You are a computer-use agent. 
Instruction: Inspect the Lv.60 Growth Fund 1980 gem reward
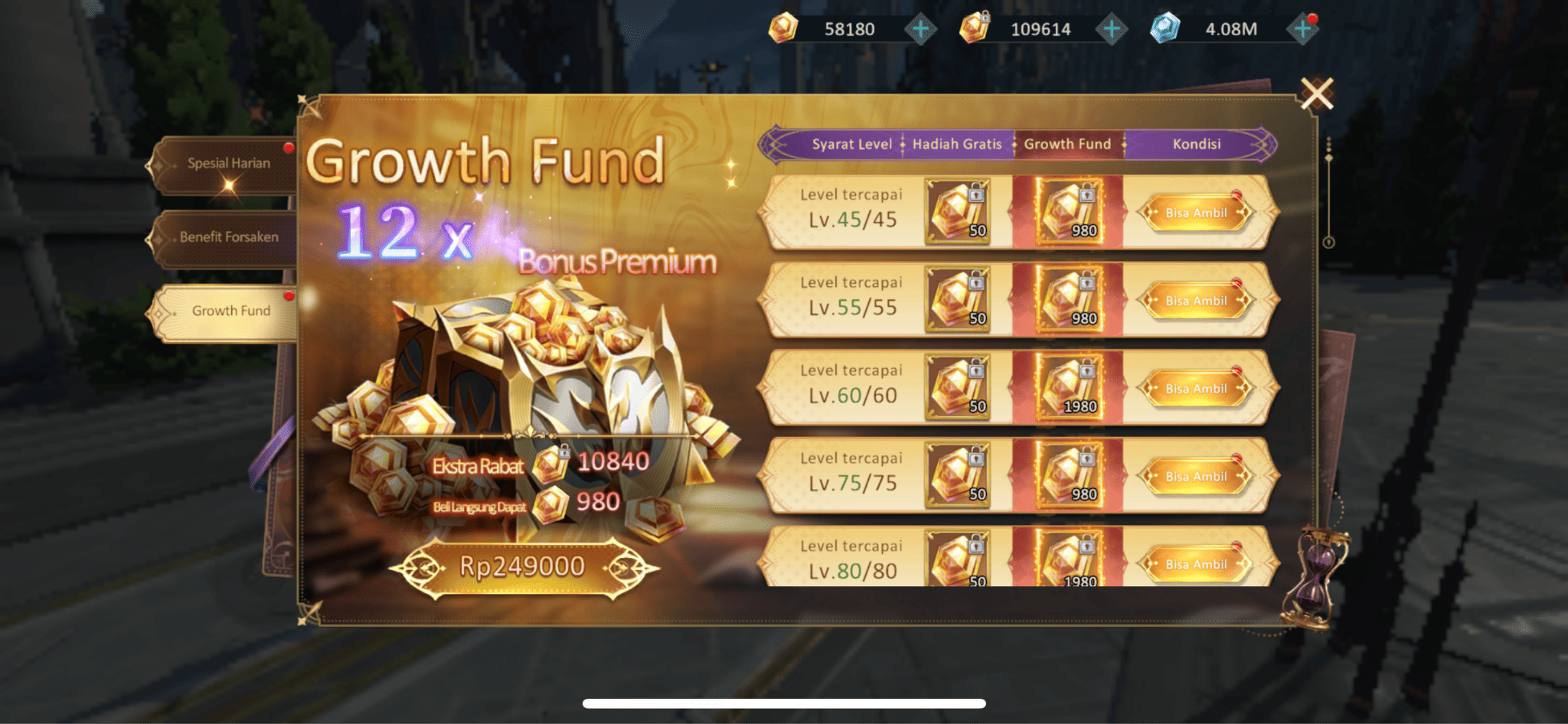(1069, 388)
